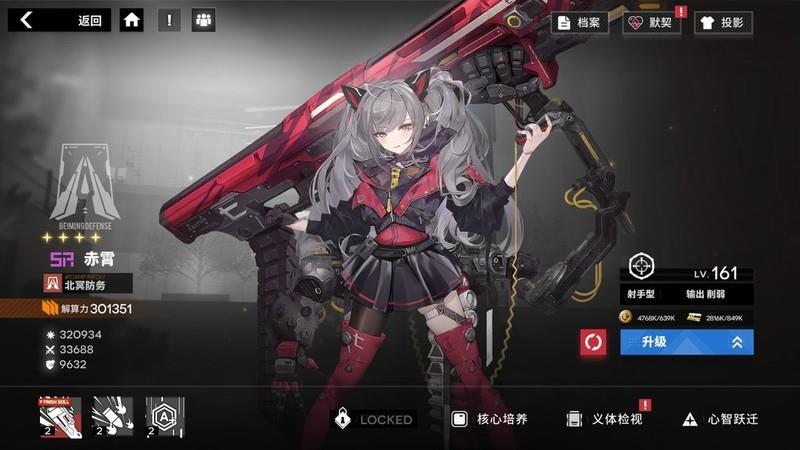
Task: Tap the exclamation mark info button
Action: point(169,20)
